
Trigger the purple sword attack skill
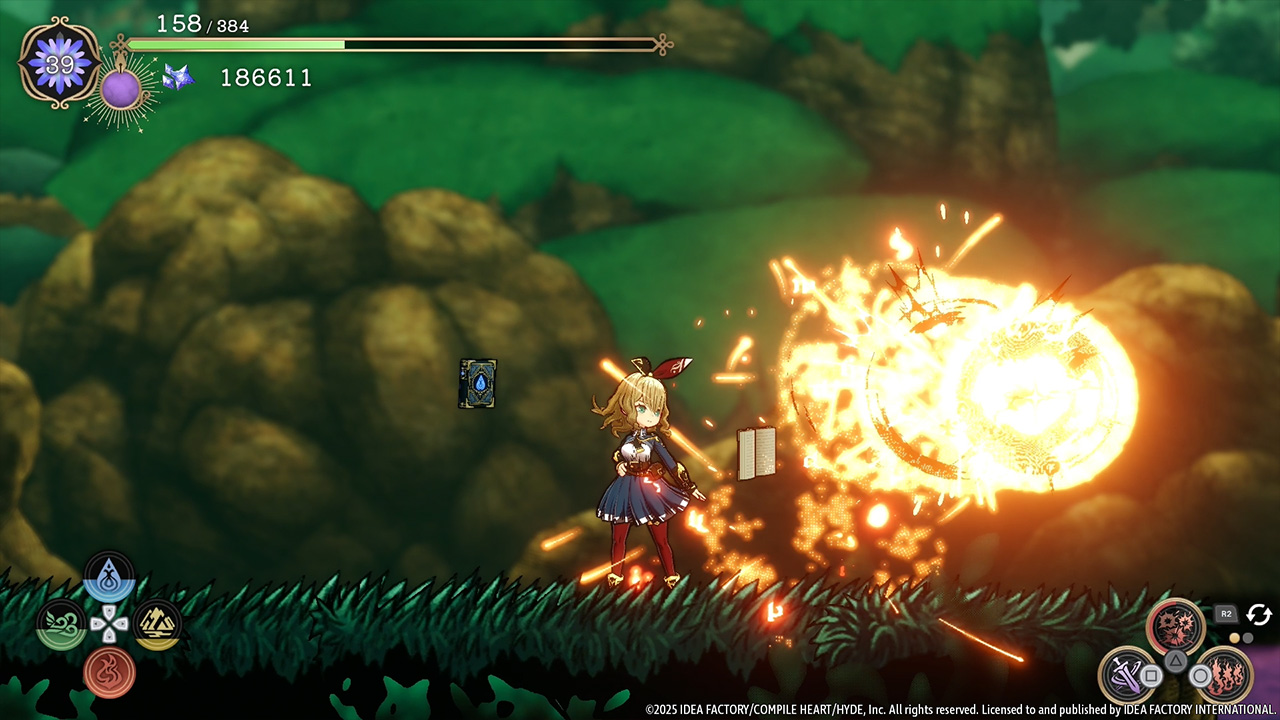(1128, 674)
